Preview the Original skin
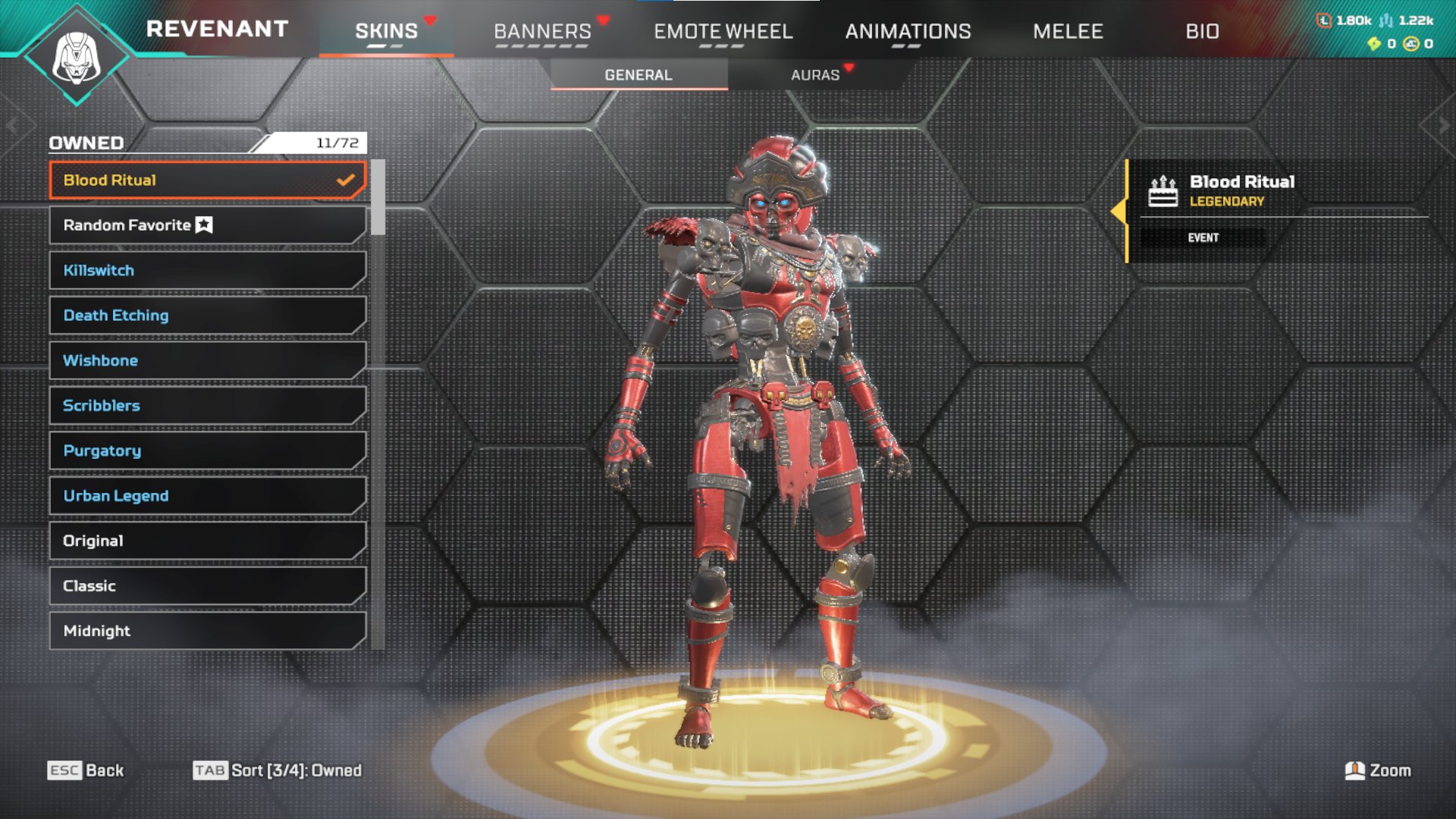 click(x=207, y=541)
